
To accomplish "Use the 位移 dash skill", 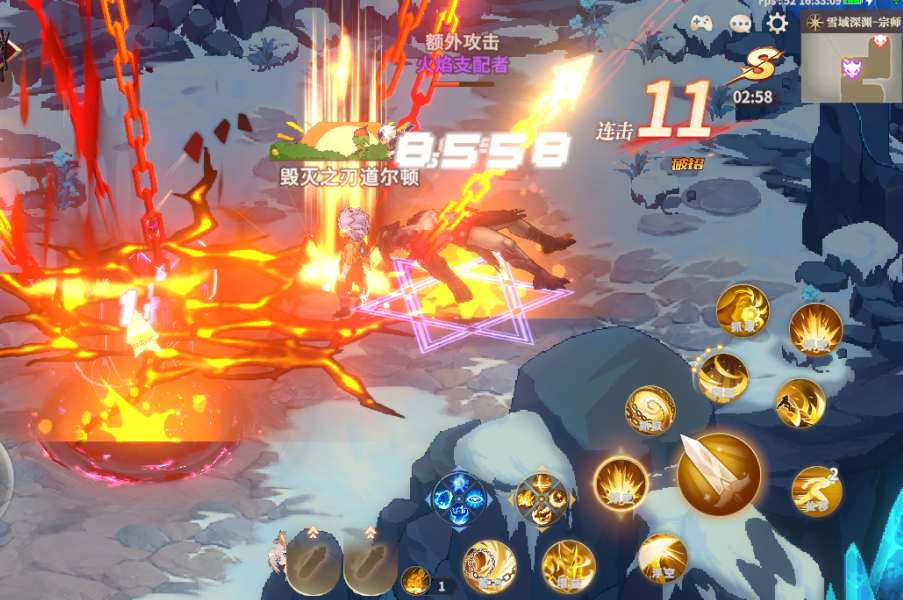I will click(x=815, y=490).
